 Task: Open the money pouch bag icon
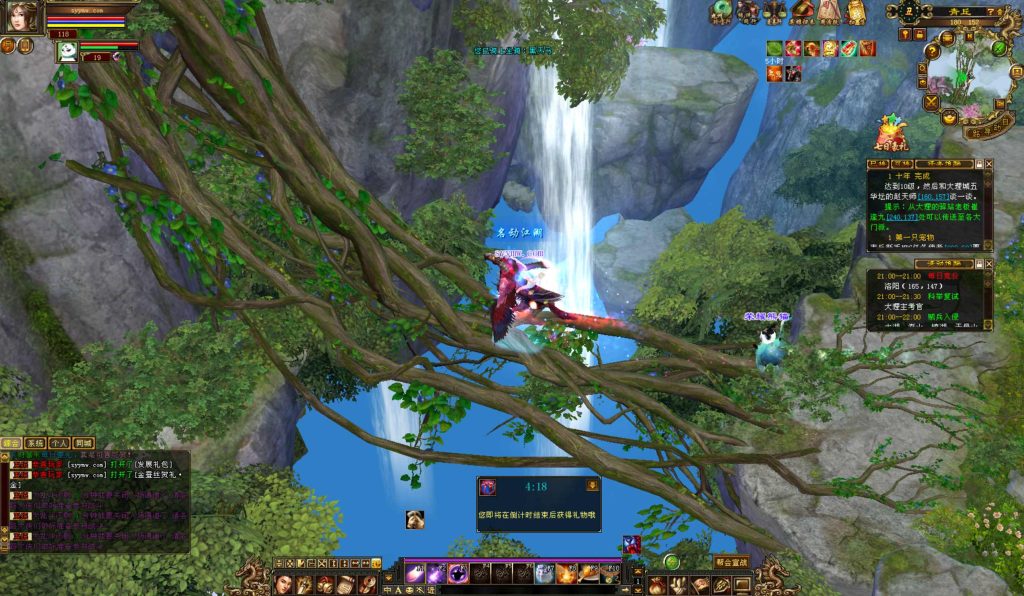pos(656,584)
